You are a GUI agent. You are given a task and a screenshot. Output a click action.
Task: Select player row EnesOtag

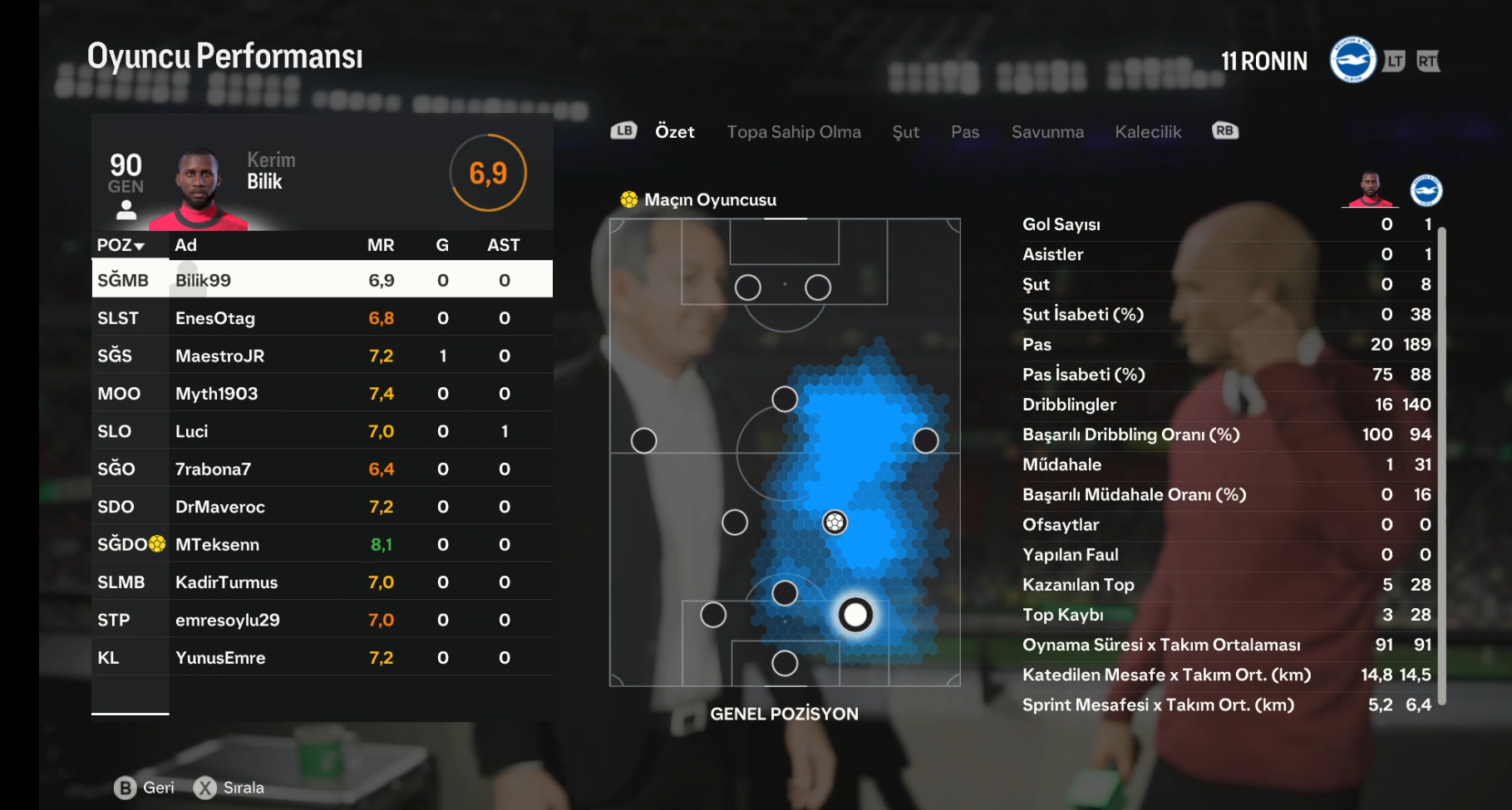[x=322, y=318]
